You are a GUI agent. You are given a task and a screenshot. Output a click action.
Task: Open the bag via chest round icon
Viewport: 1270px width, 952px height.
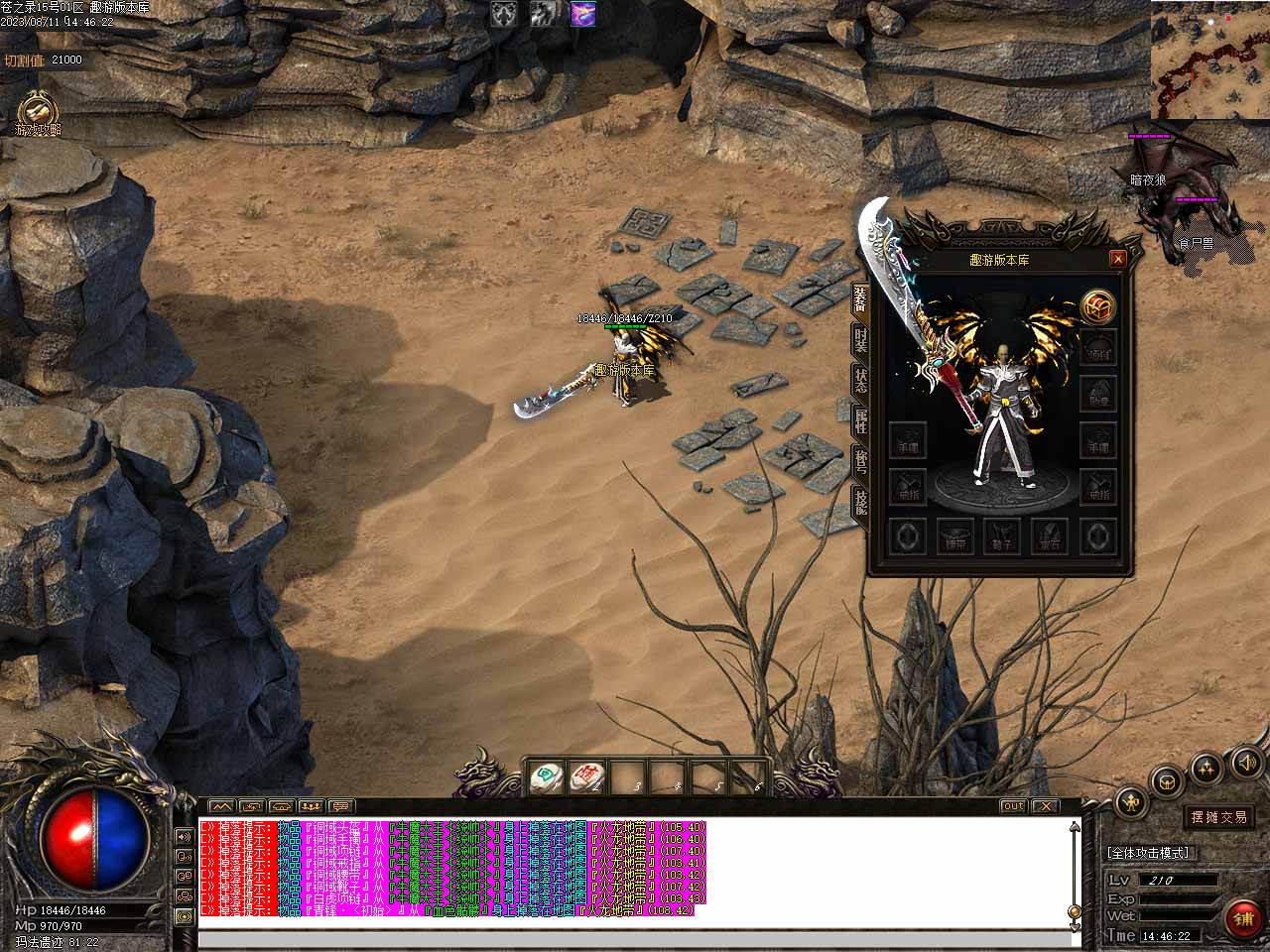point(1168,780)
